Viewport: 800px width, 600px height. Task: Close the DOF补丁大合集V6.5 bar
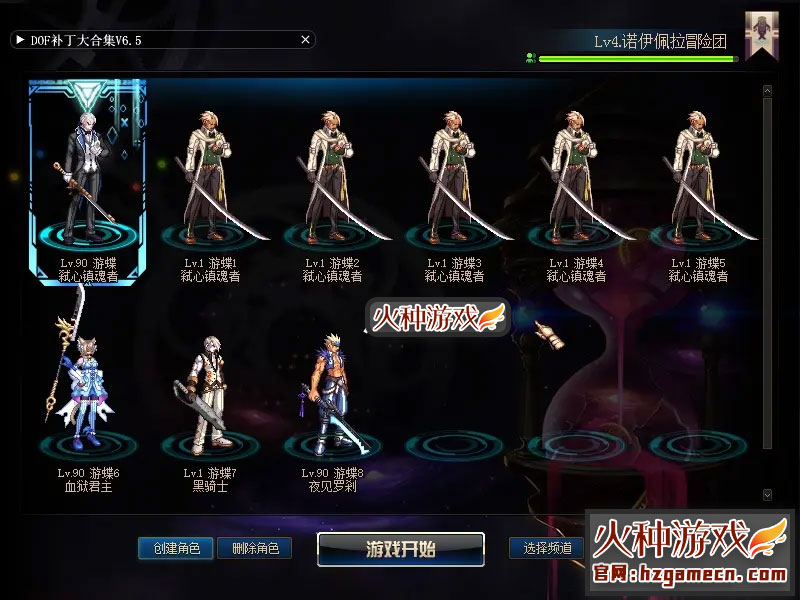click(x=305, y=40)
